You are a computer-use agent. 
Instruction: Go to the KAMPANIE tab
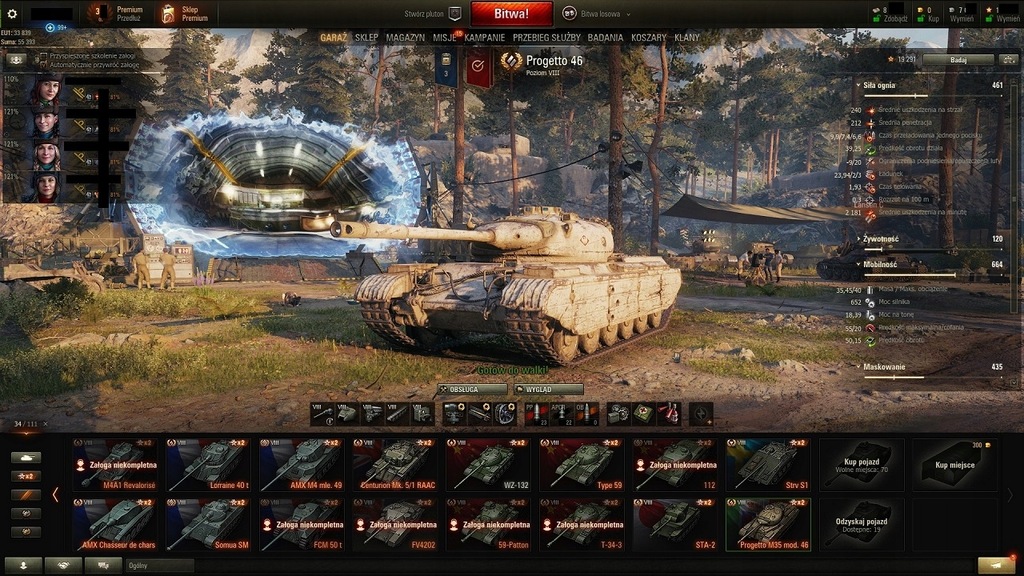pos(484,38)
